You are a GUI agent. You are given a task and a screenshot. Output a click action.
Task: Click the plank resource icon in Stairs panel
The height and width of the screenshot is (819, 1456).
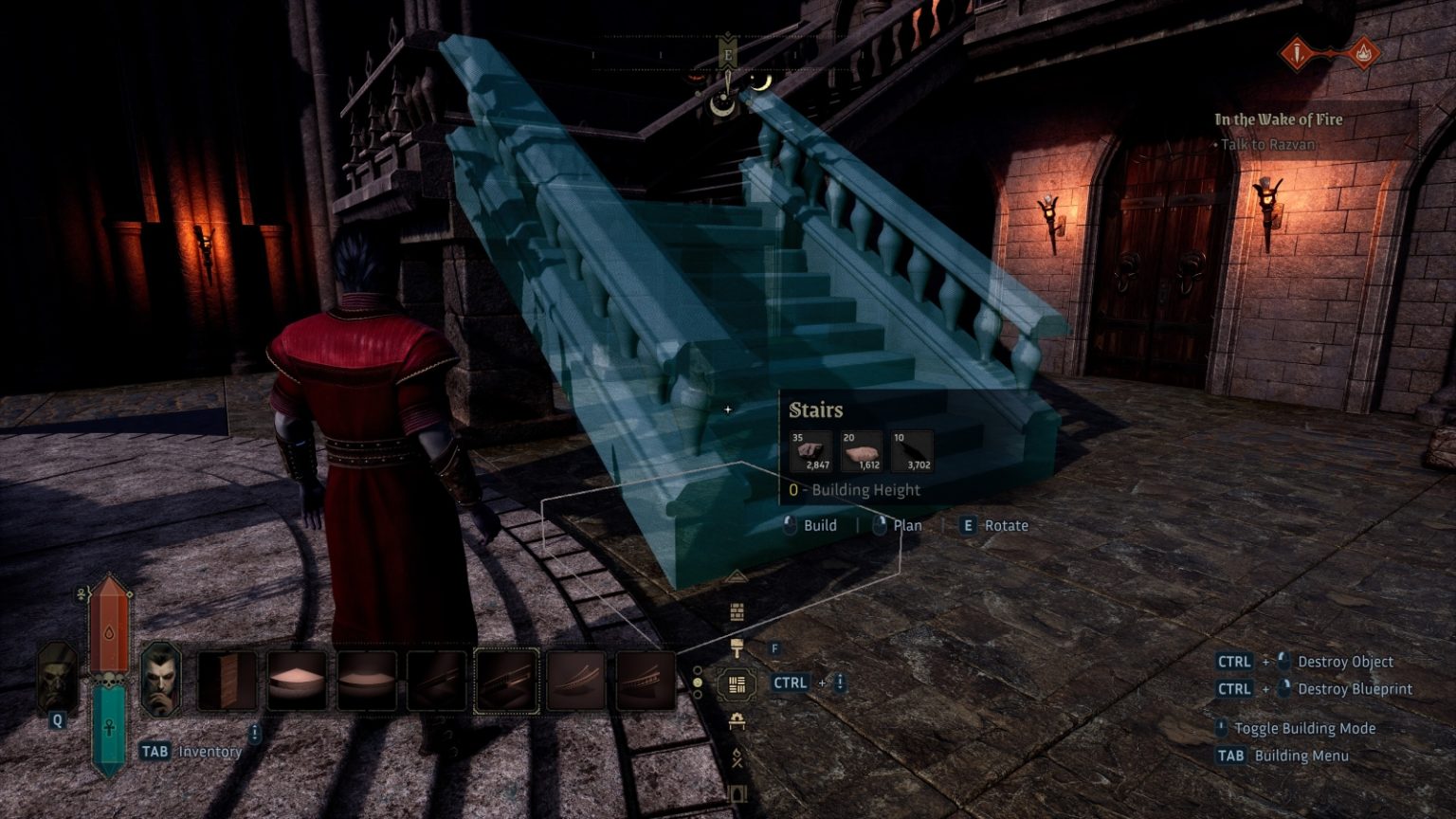(x=862, y=452)
